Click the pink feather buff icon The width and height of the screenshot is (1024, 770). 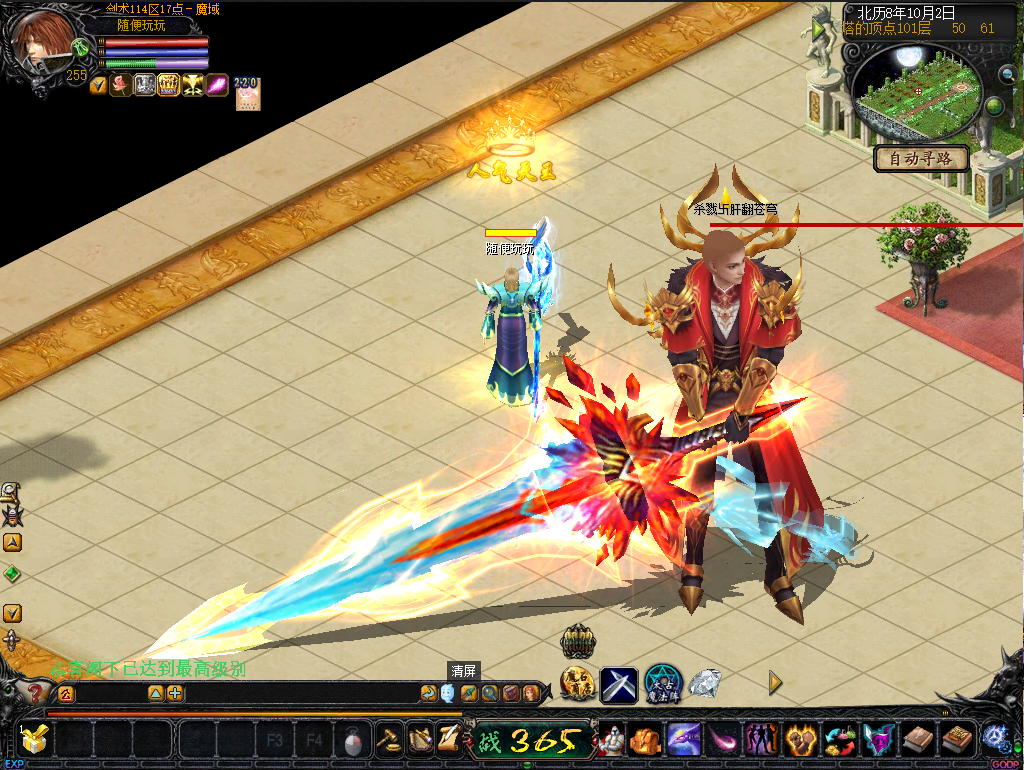(x=217, y=86)
